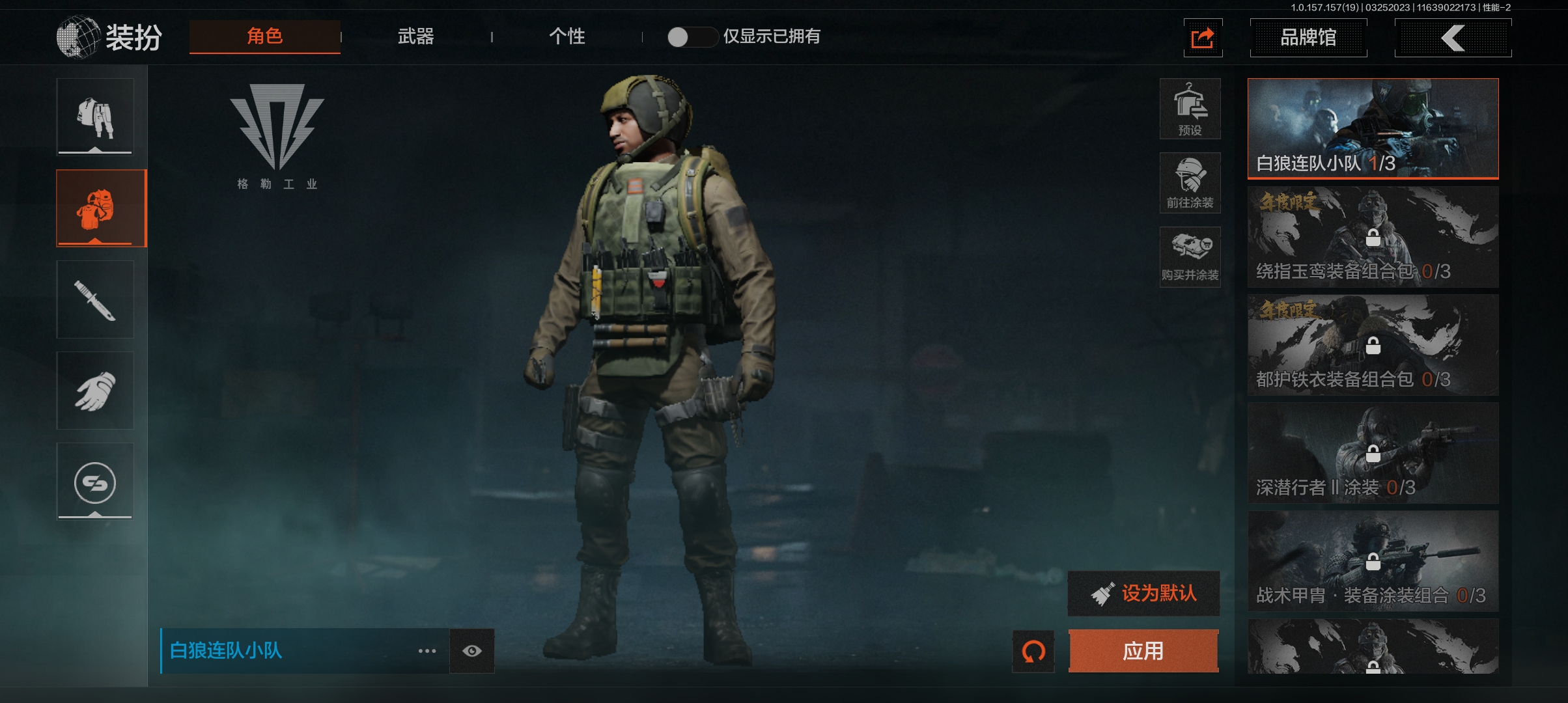Image resolution: width=1568 pixels, height=703 pixels.
Task: Choose 购买并涂装 purchase option
Action: click(x=1190, y=256)
